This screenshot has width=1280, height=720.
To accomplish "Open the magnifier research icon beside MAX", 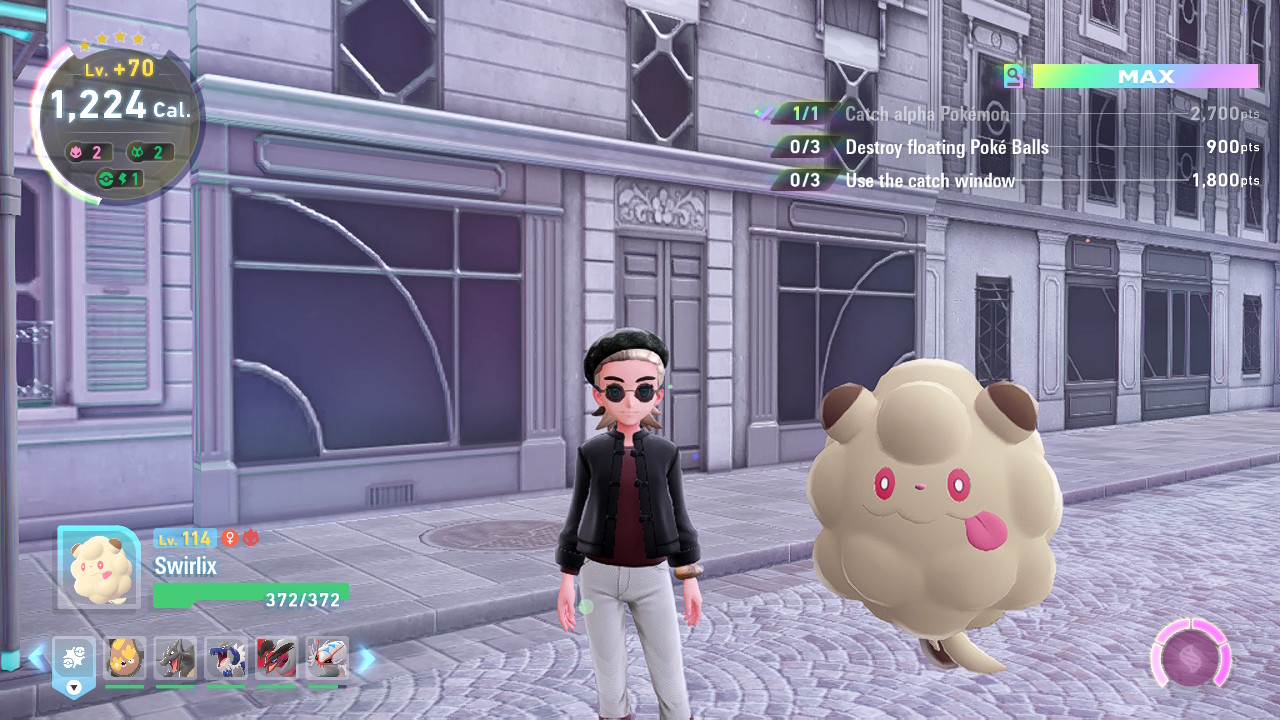I will pyautogui.click(x=1014, y=76).
